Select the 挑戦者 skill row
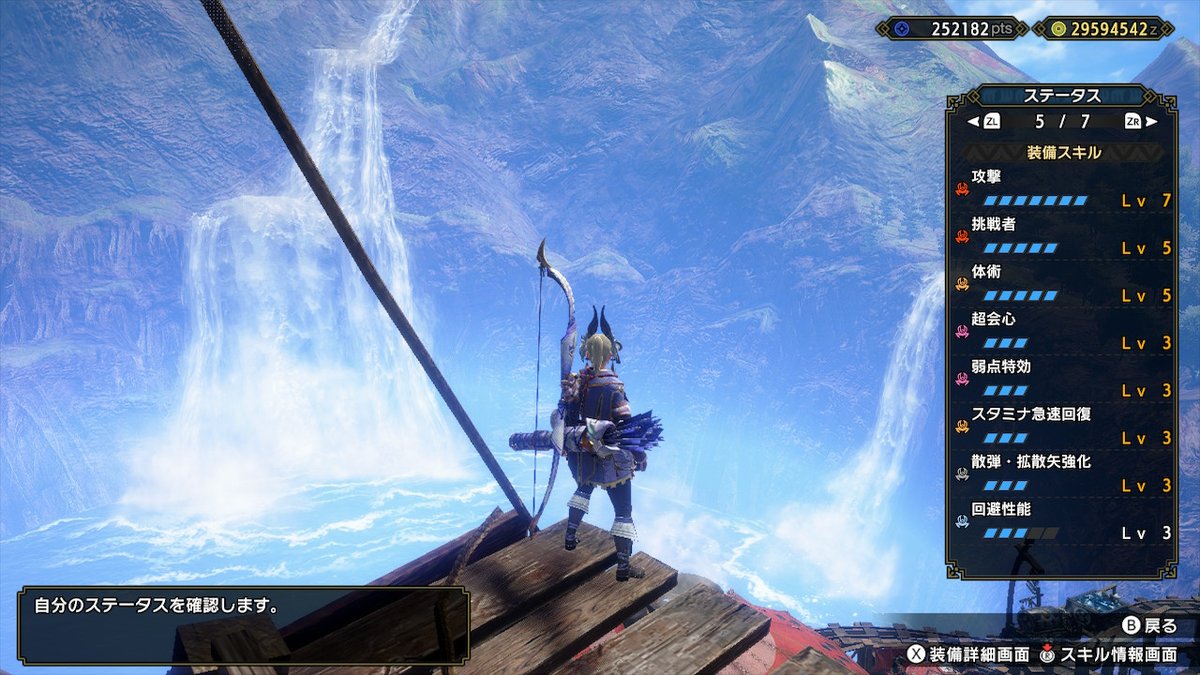 click(x=1062, y=236)
